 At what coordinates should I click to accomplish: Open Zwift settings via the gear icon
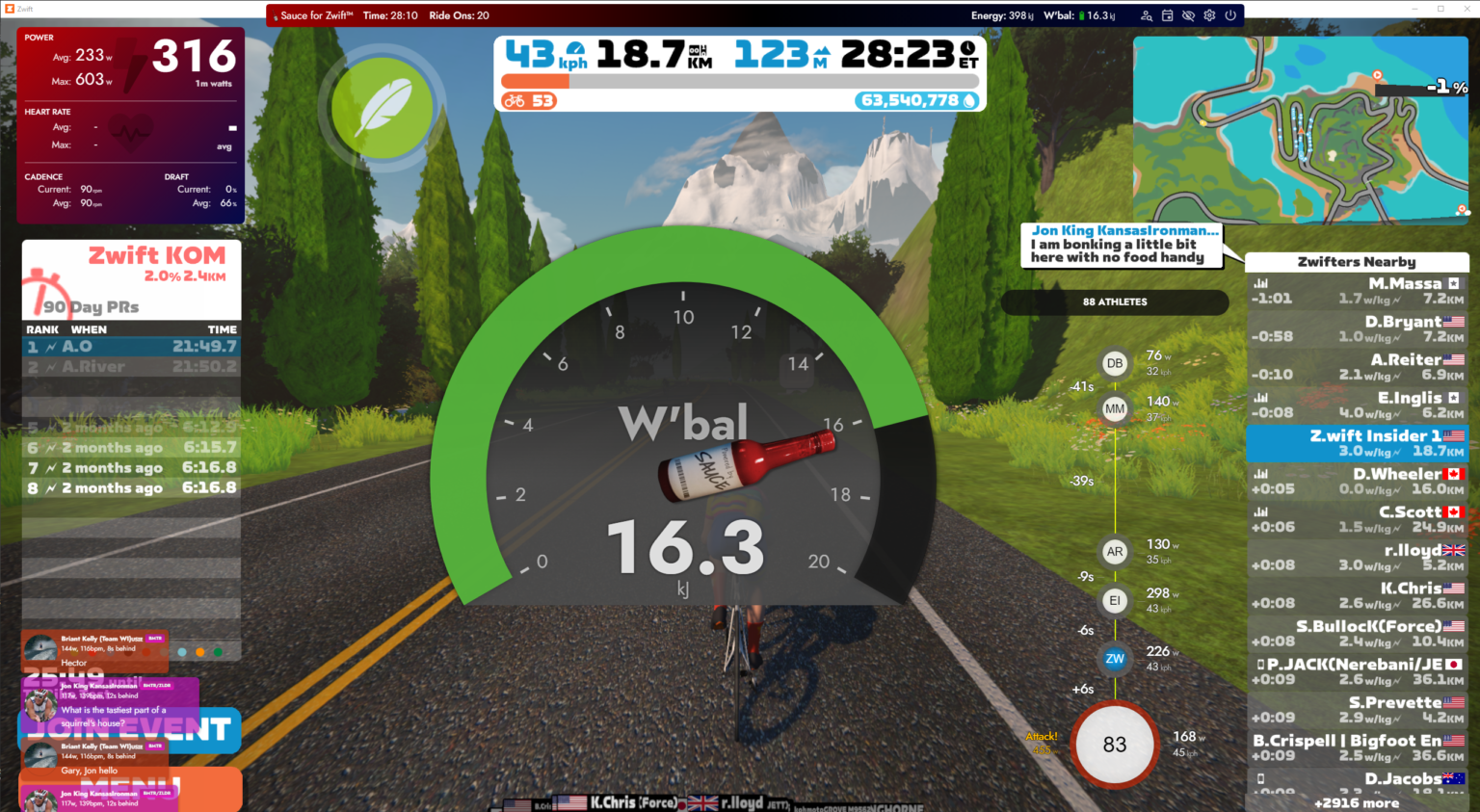(1209, 15)
